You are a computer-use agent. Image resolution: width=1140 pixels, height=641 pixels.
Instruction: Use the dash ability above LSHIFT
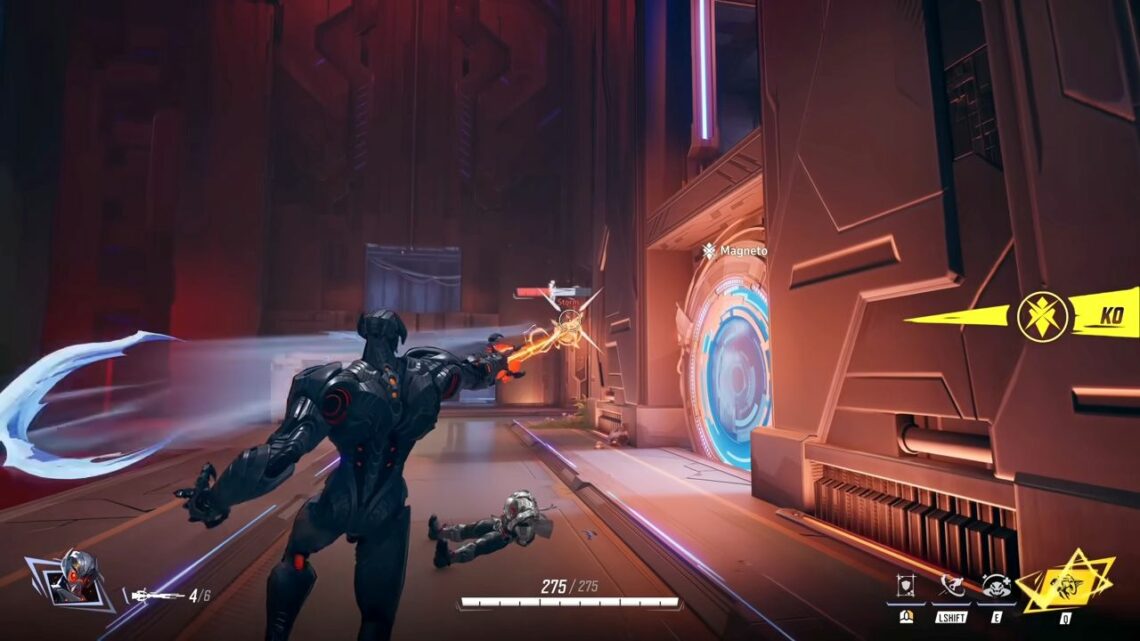(950, 586)
